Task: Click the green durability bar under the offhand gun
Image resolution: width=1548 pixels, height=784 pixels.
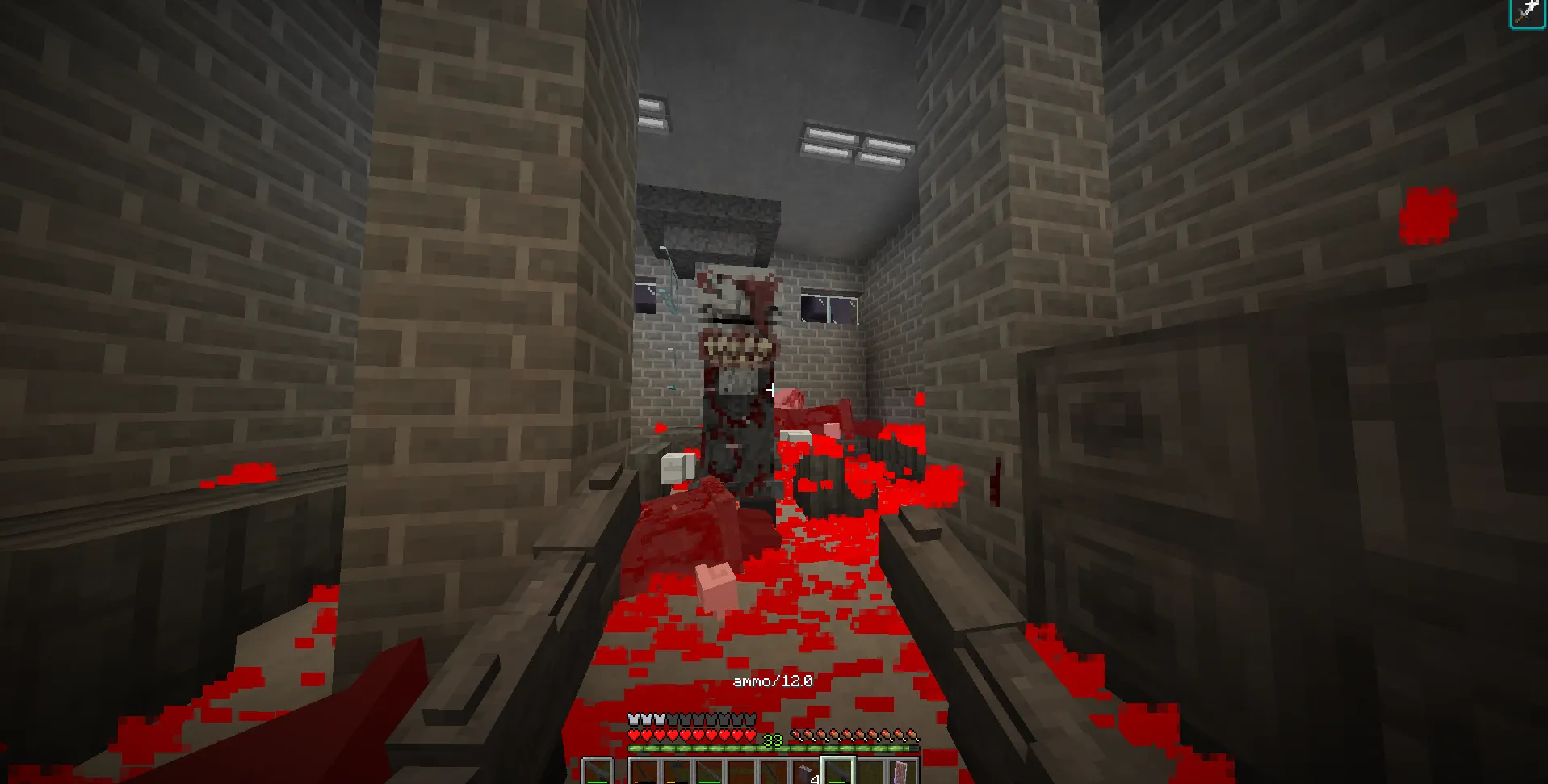Action: click(x=598, y=782)
